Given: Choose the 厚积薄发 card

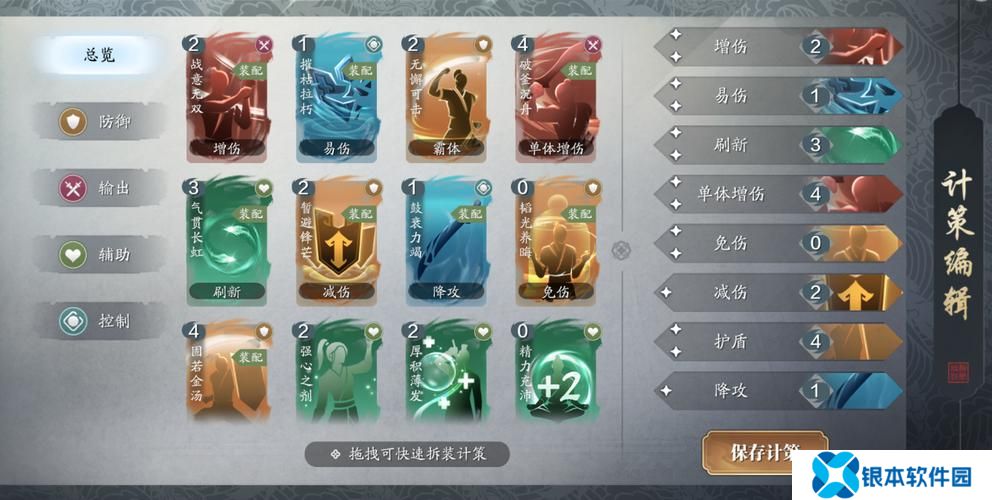Looking at the screenshot, I should pos(446,372).
